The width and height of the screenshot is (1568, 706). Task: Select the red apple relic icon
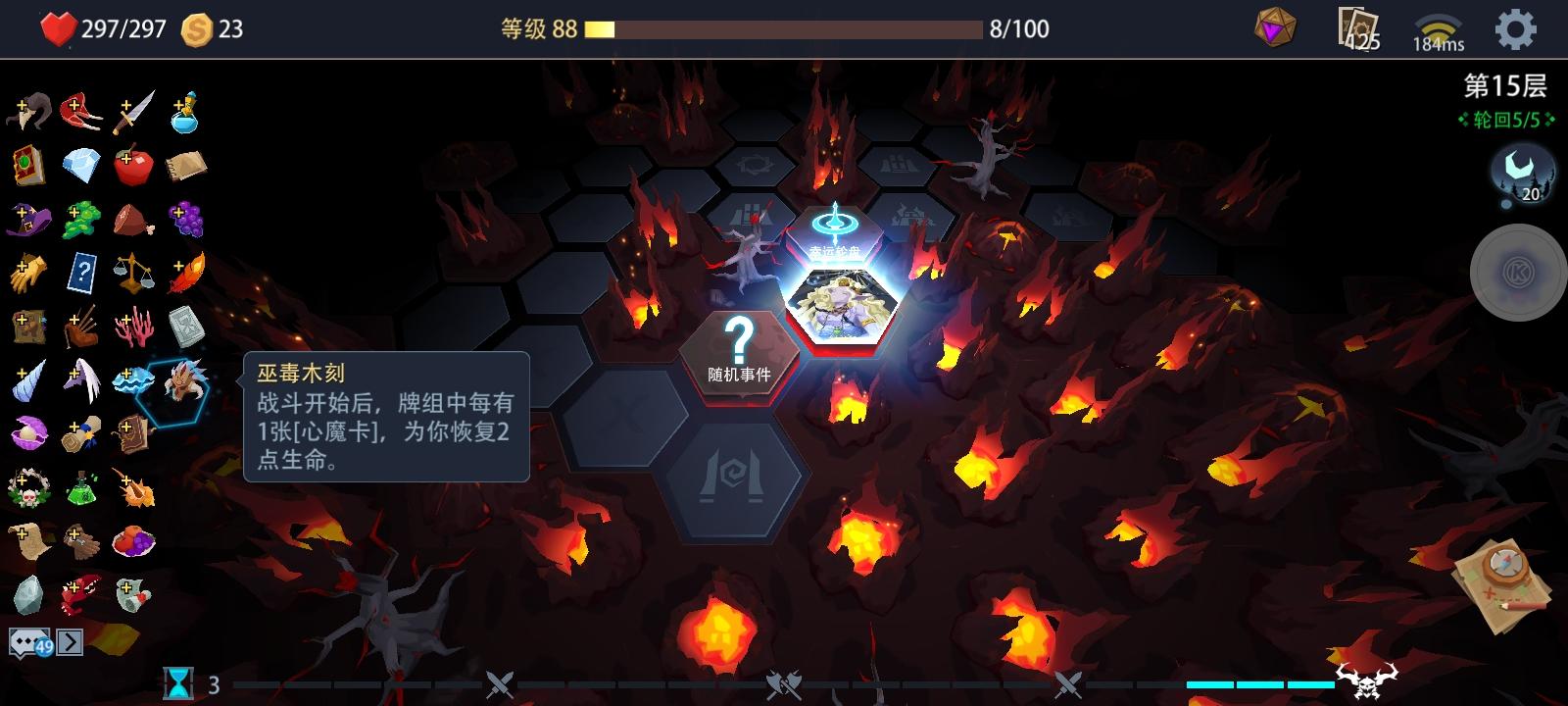[x=132, y=164]
